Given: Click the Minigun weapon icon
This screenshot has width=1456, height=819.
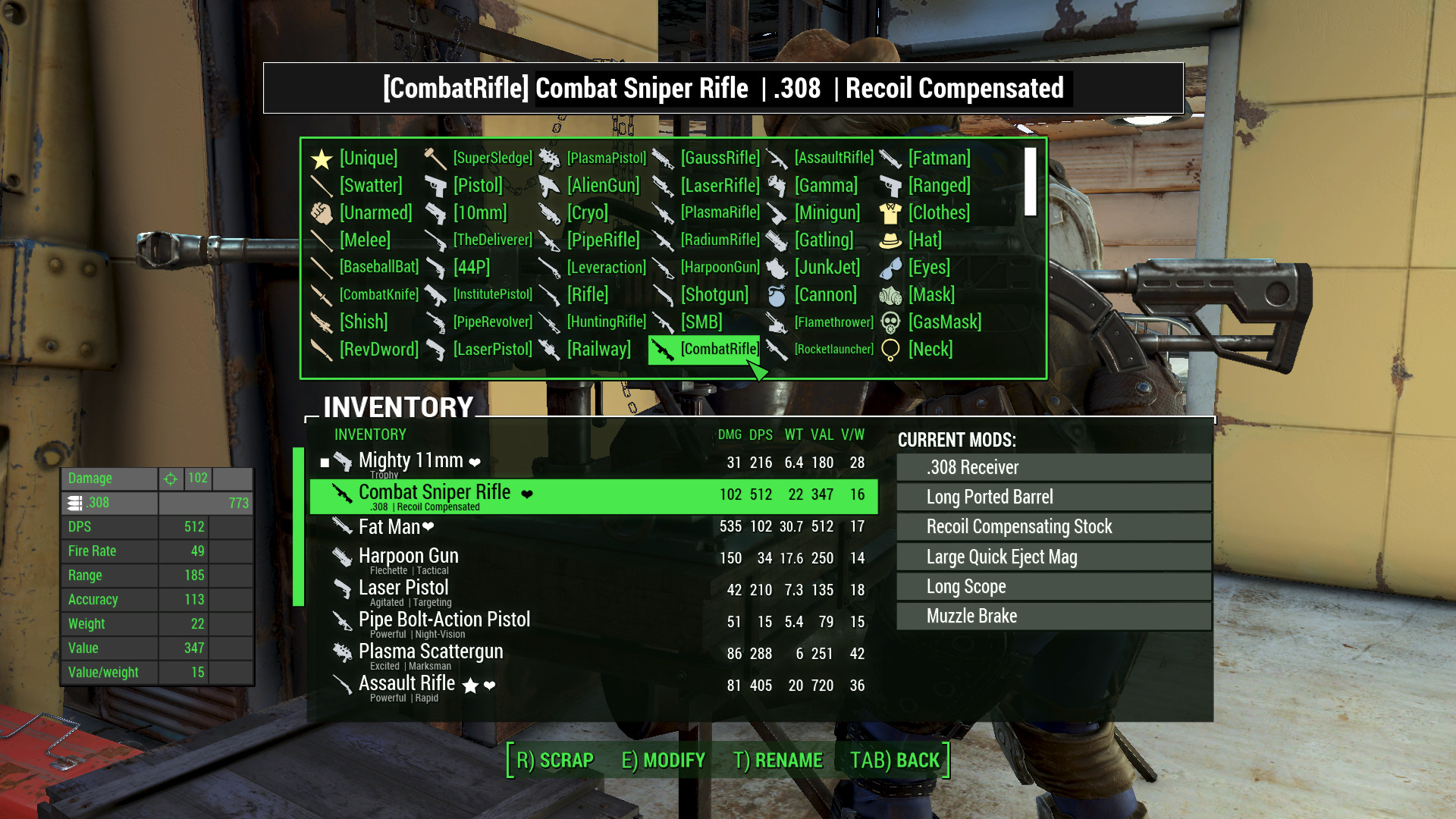Looking at the screenshot, I should coord(777,213).
